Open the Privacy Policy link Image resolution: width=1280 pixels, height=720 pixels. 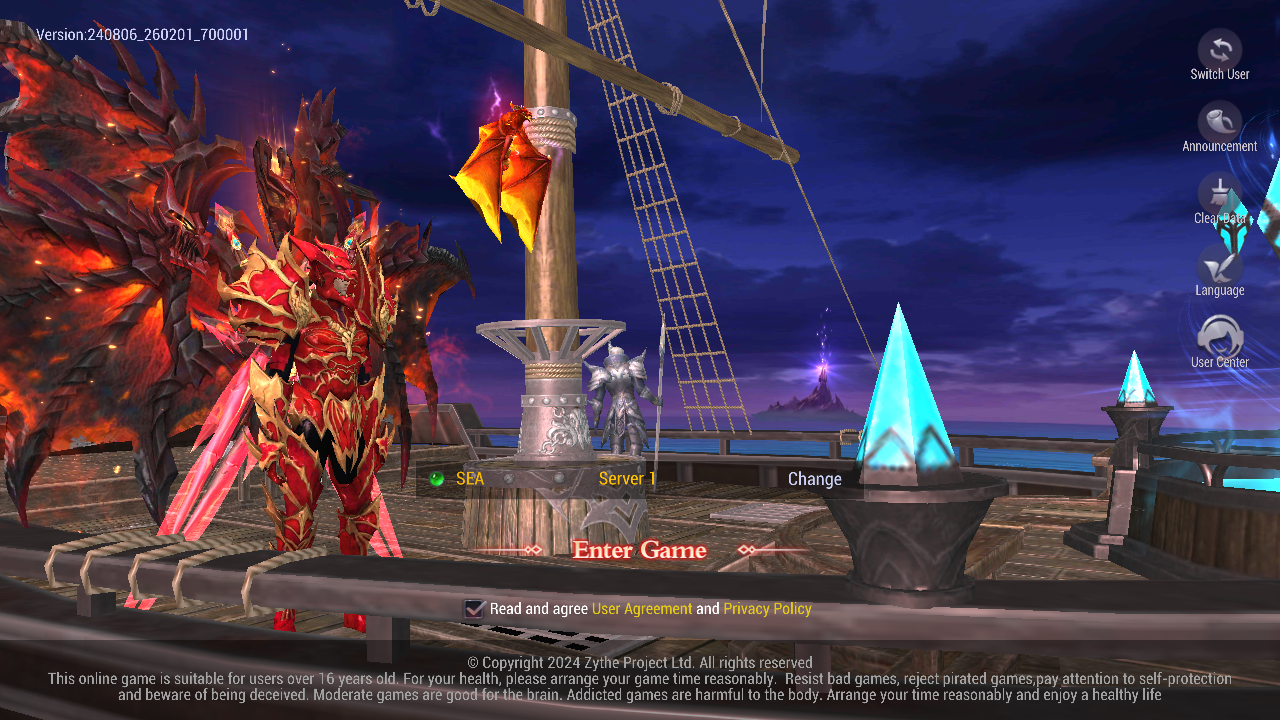click(768, 608)
